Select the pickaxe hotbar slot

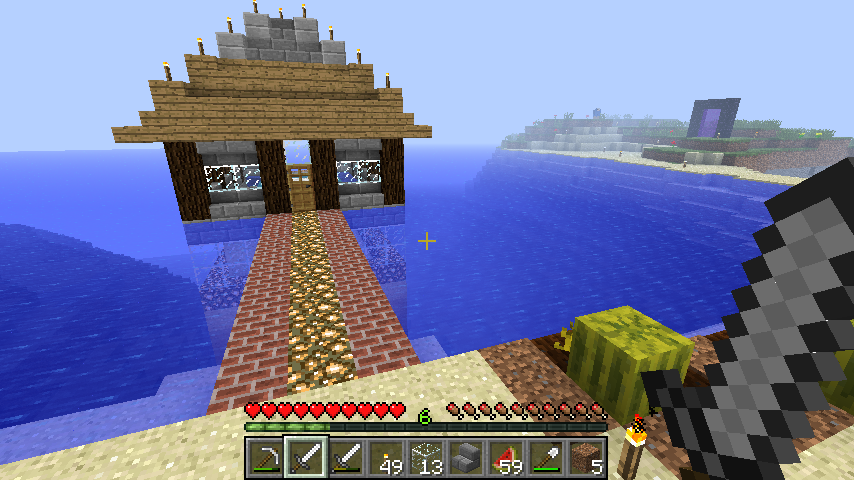coord(266,458)
